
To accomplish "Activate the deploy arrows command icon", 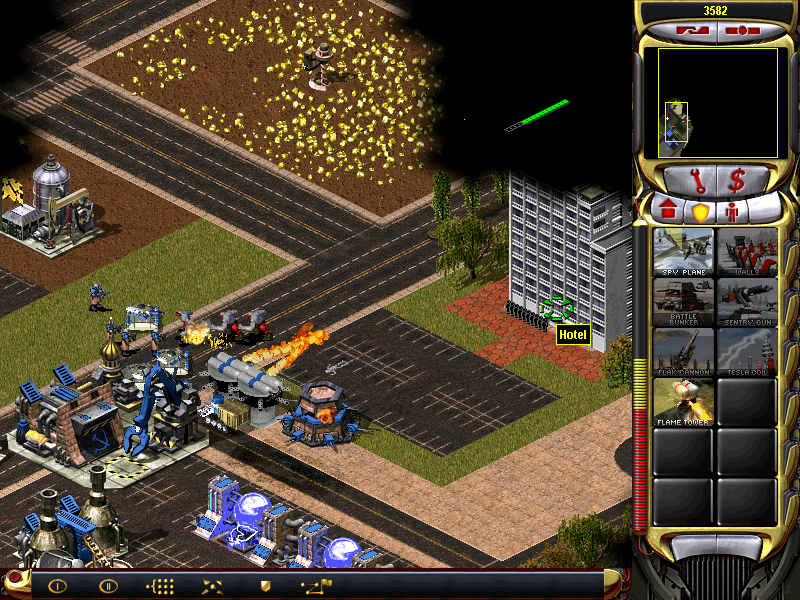I will tap(212, 585).
